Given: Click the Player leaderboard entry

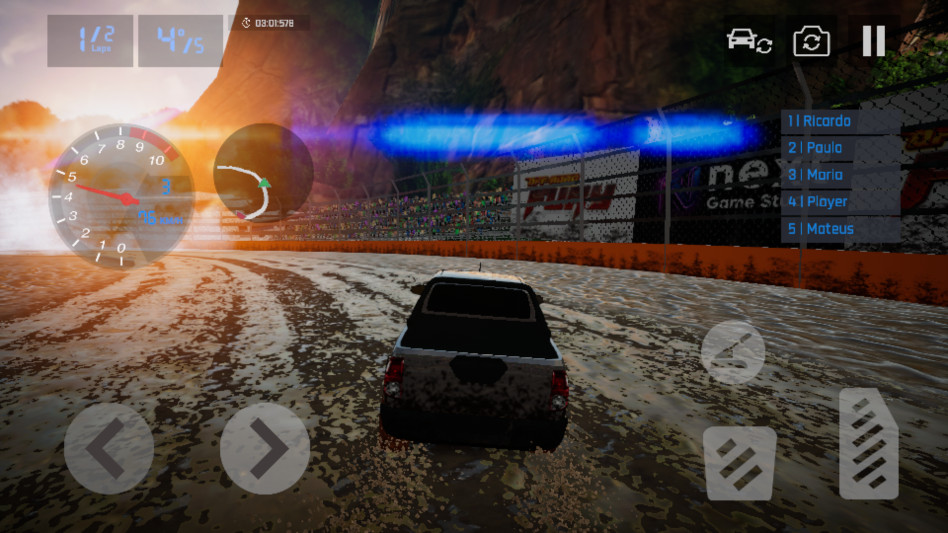Looking at the screenshot, I should point(840,202).
